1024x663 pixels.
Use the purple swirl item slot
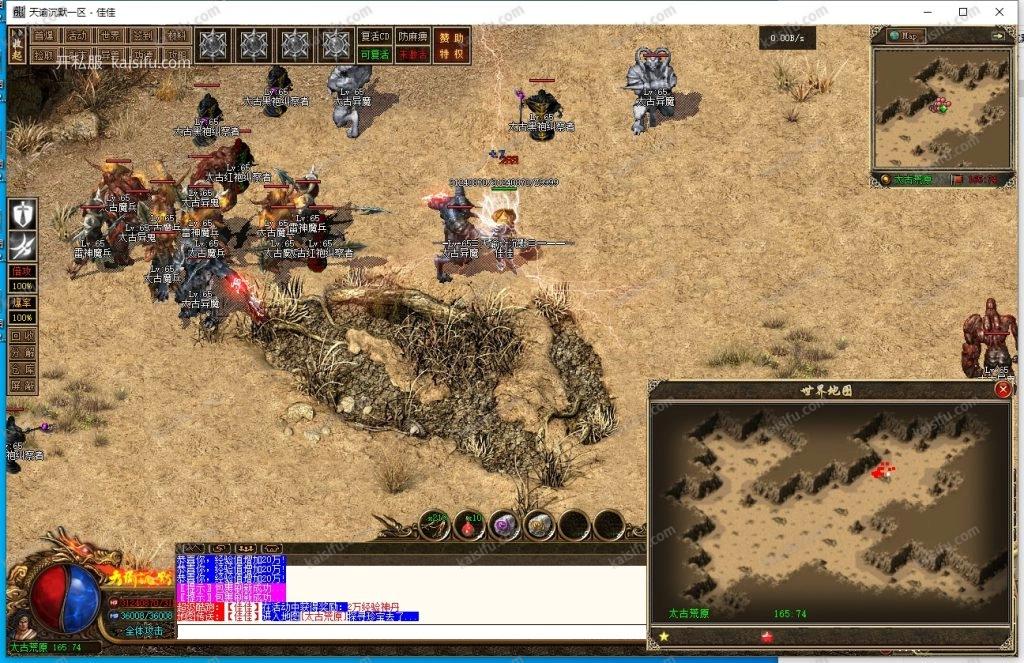click(504, 523)
